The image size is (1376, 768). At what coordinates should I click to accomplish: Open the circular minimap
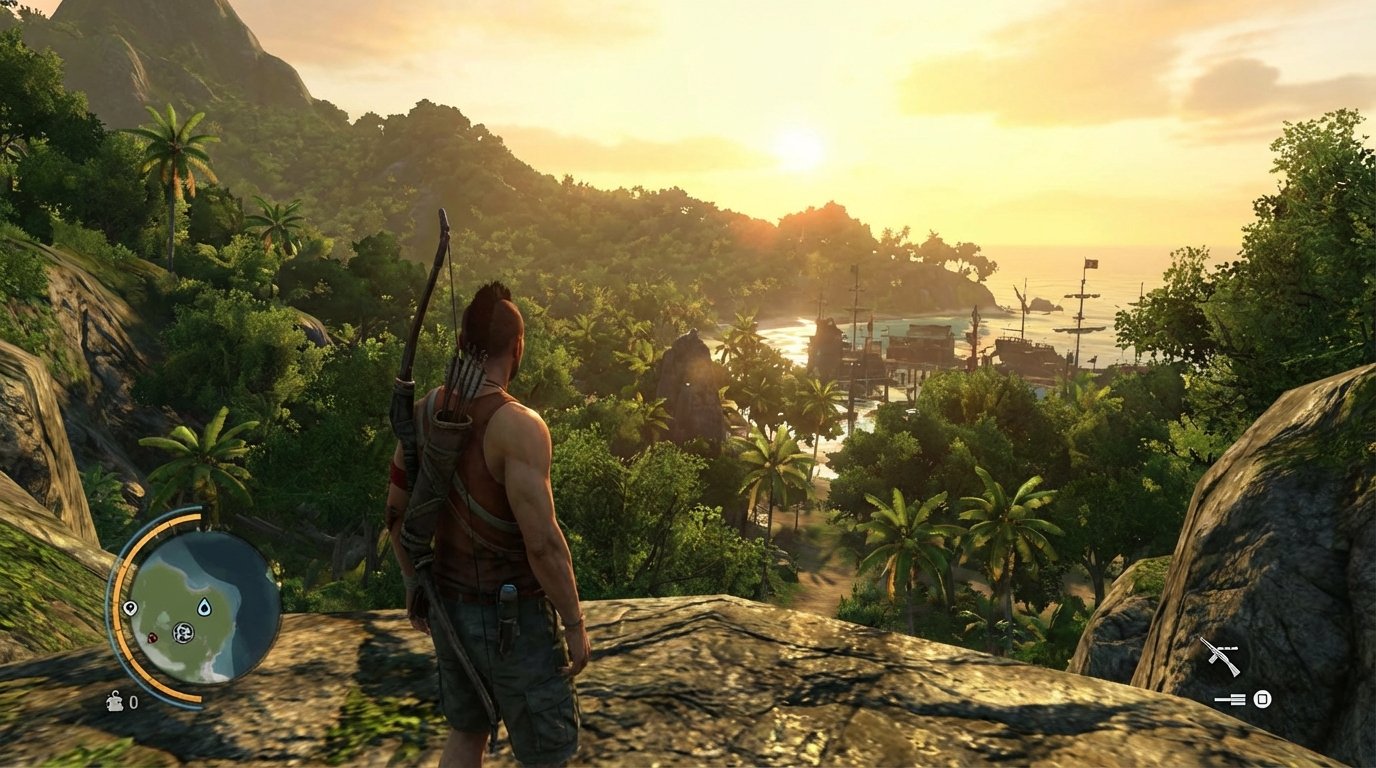click(x=205, y=607)
